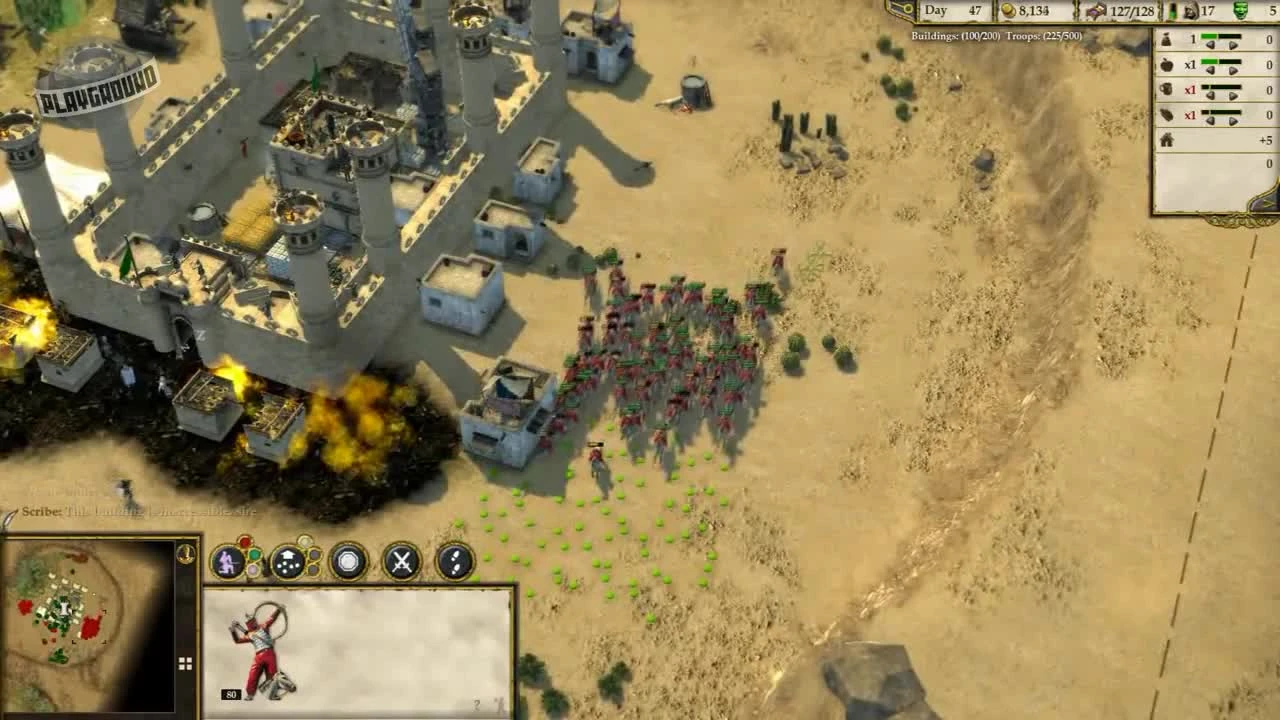The height and width of the screenshot is (720, 1280).
Task: Select the aggressive stance crossed swords icon
Action: click(401, 560)
